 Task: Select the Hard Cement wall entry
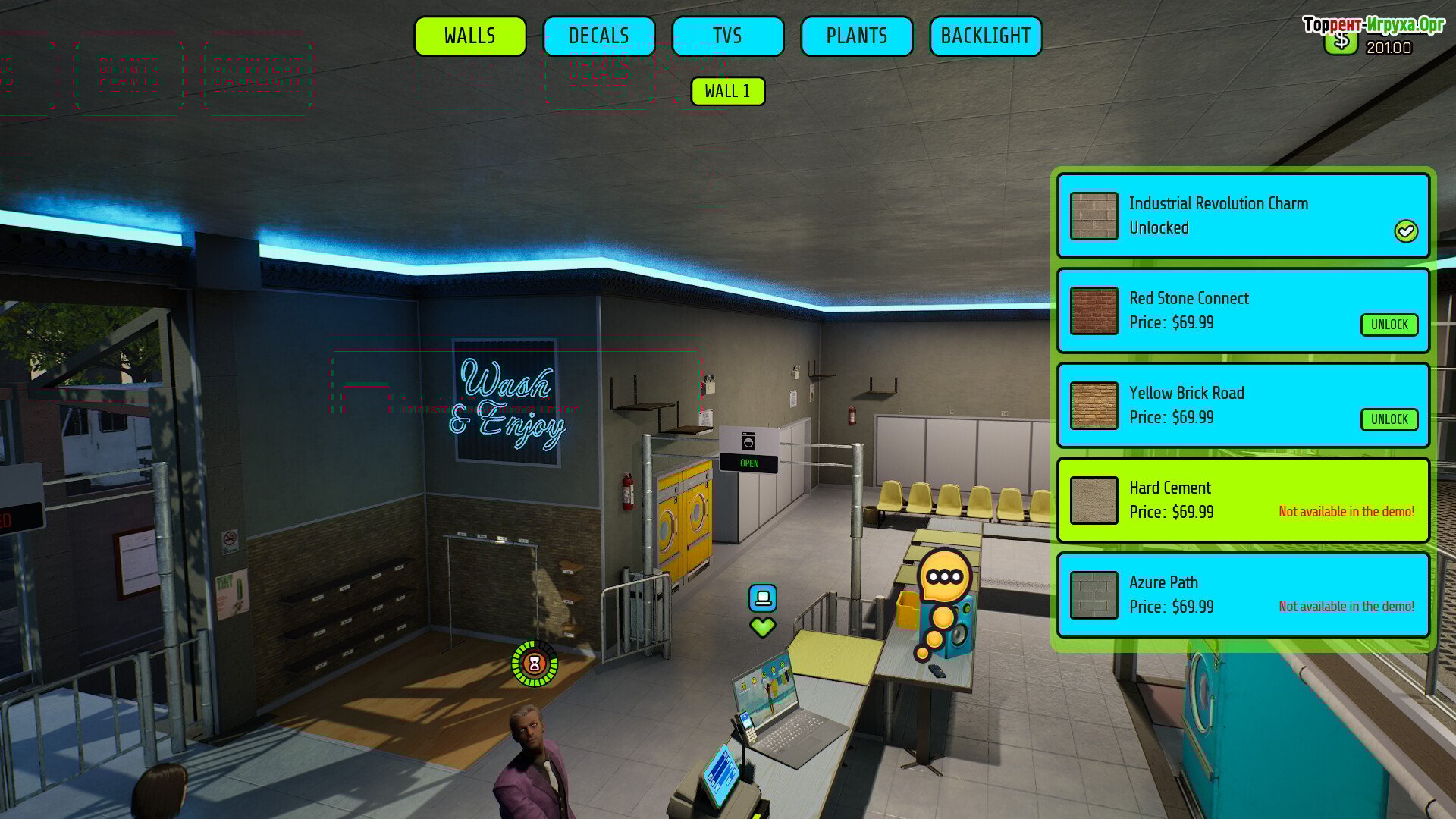(x=1243, y=500)
